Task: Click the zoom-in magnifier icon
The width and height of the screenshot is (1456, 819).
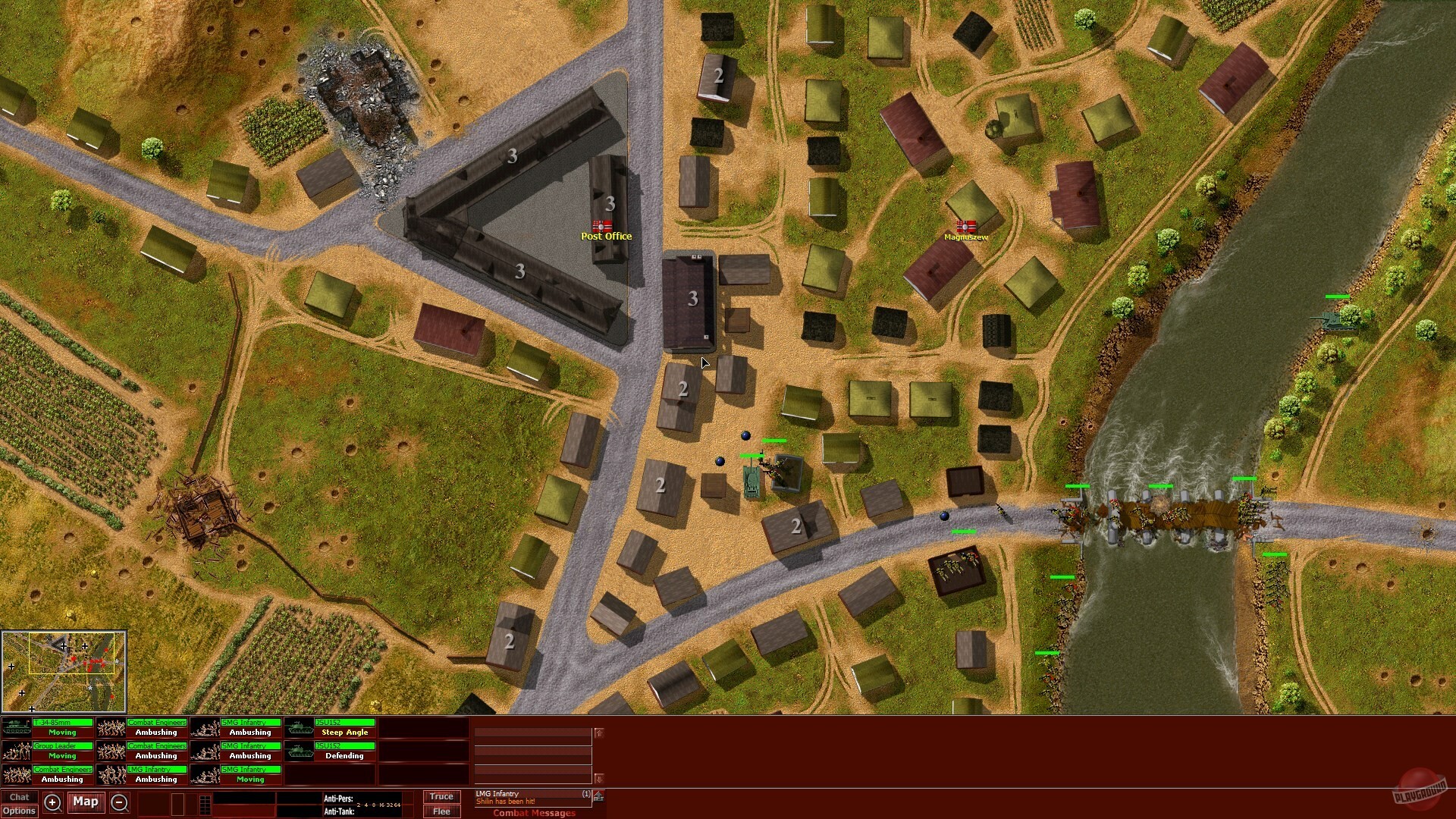Action: pos(53,802)
